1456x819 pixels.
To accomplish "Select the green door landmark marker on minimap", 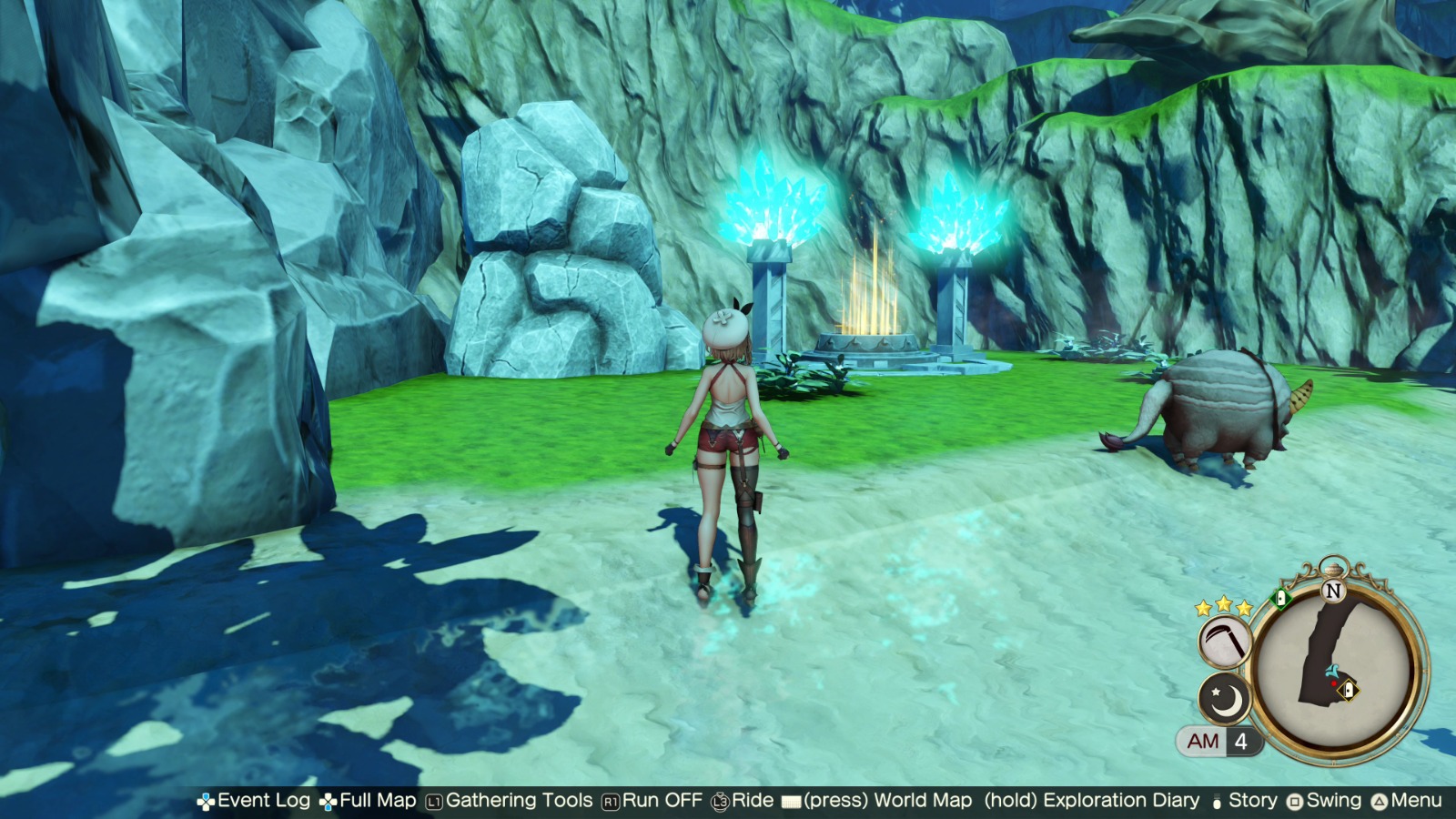I will tap(1282, 598).
